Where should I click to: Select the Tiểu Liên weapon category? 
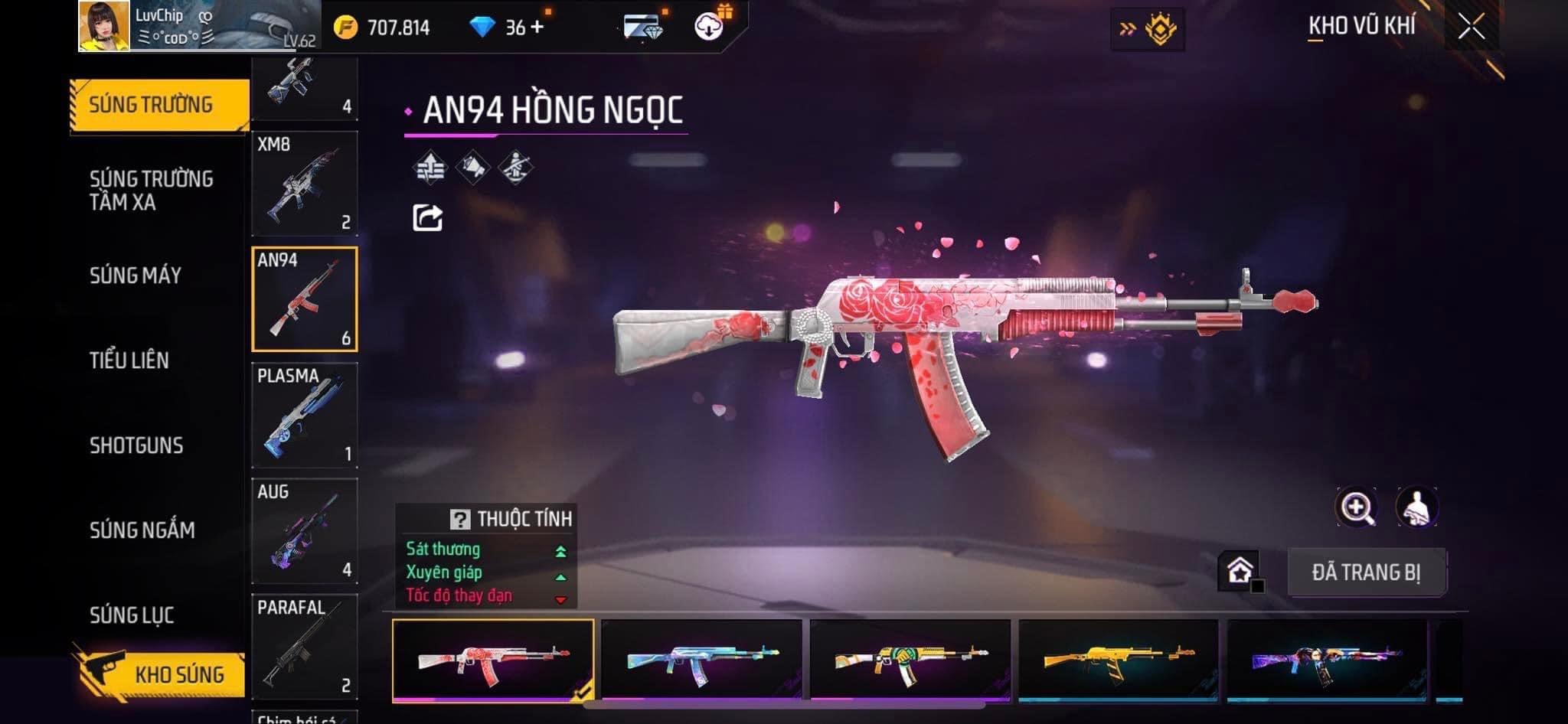tap(129, 360)
